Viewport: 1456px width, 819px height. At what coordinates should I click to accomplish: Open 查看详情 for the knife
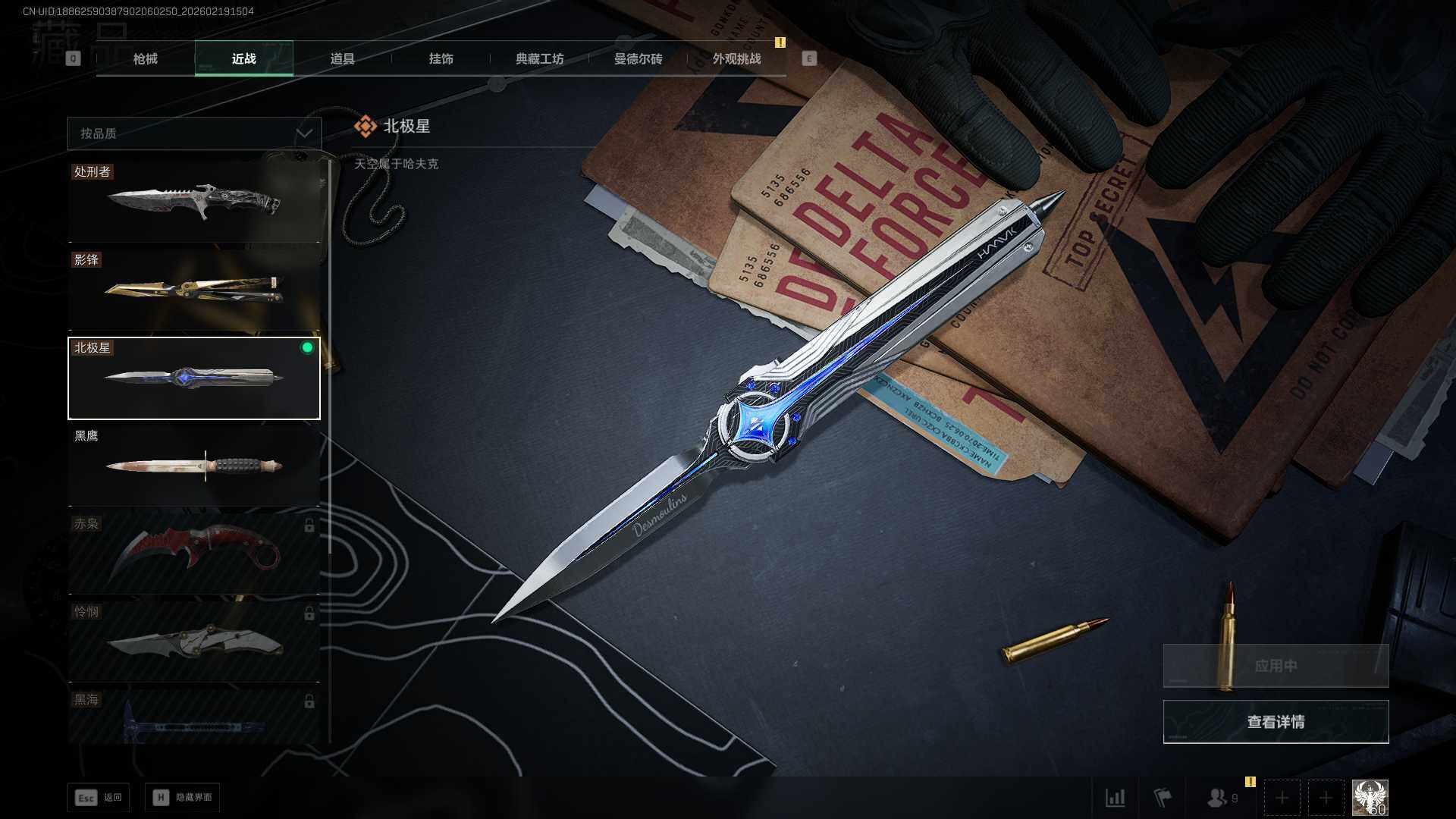click(x=1276, y=722)
